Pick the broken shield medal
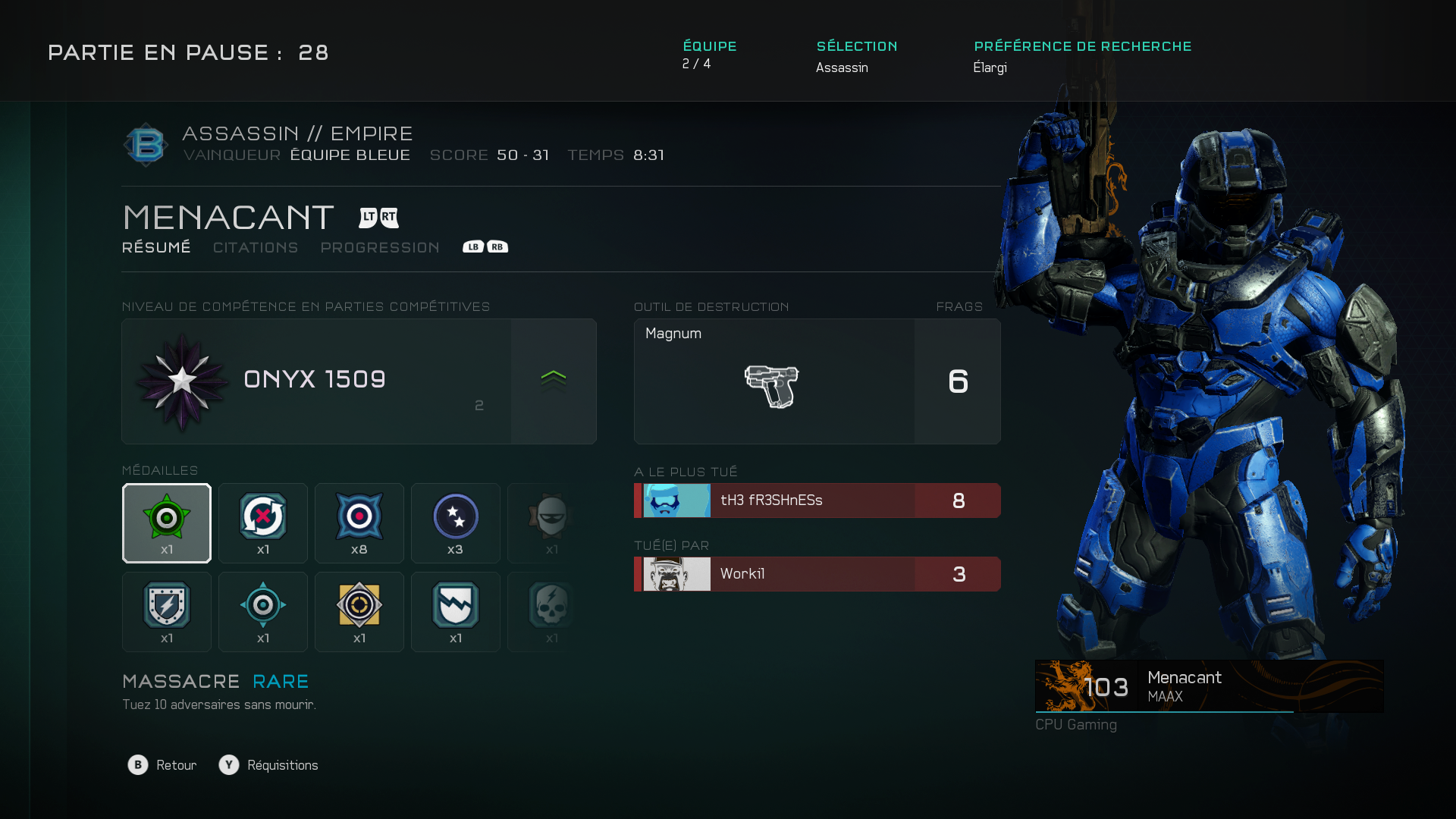Image resolution: width=1456 pixels, height=819 pixels. 456,612
